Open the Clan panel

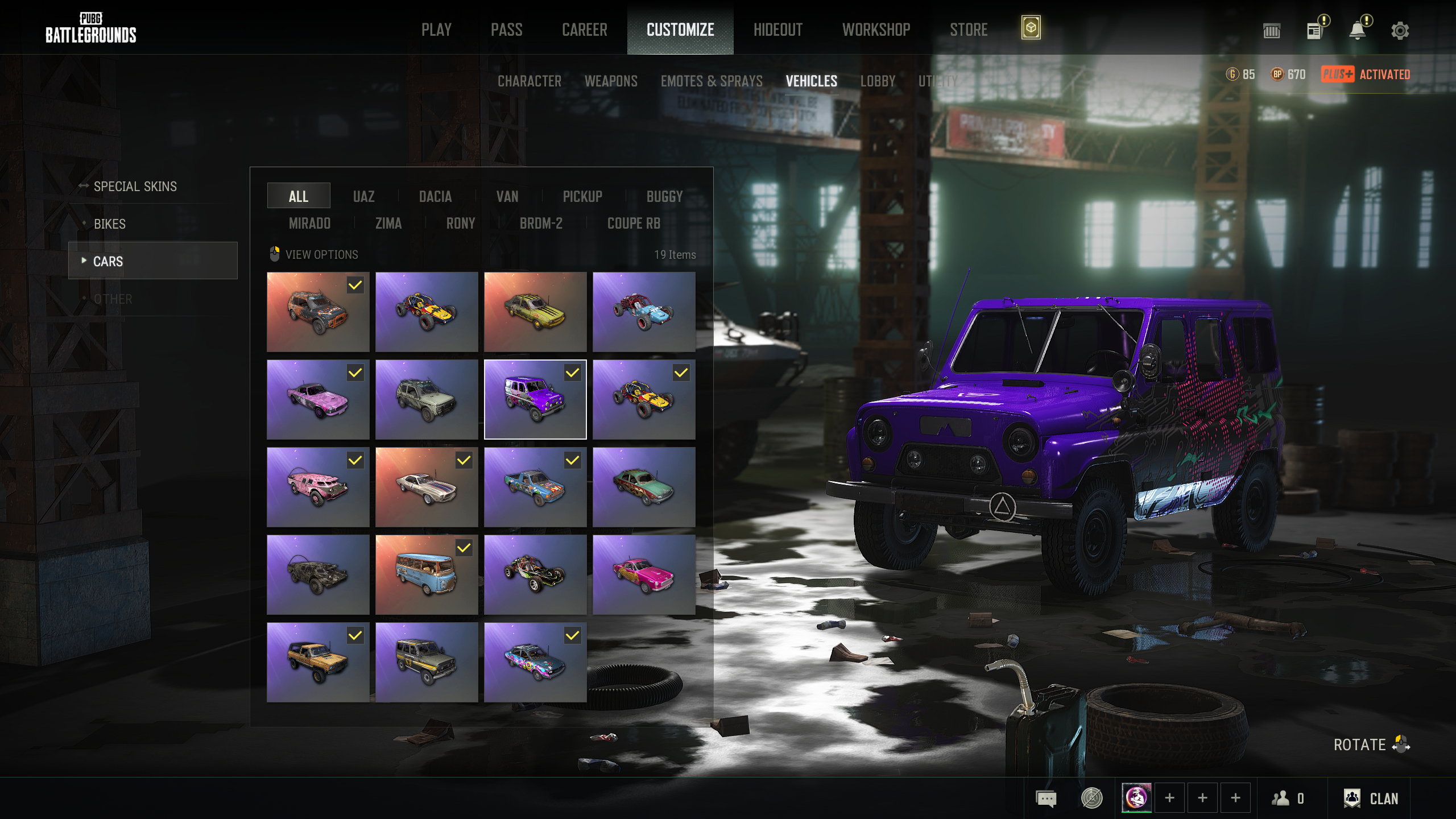point(1371,799)
